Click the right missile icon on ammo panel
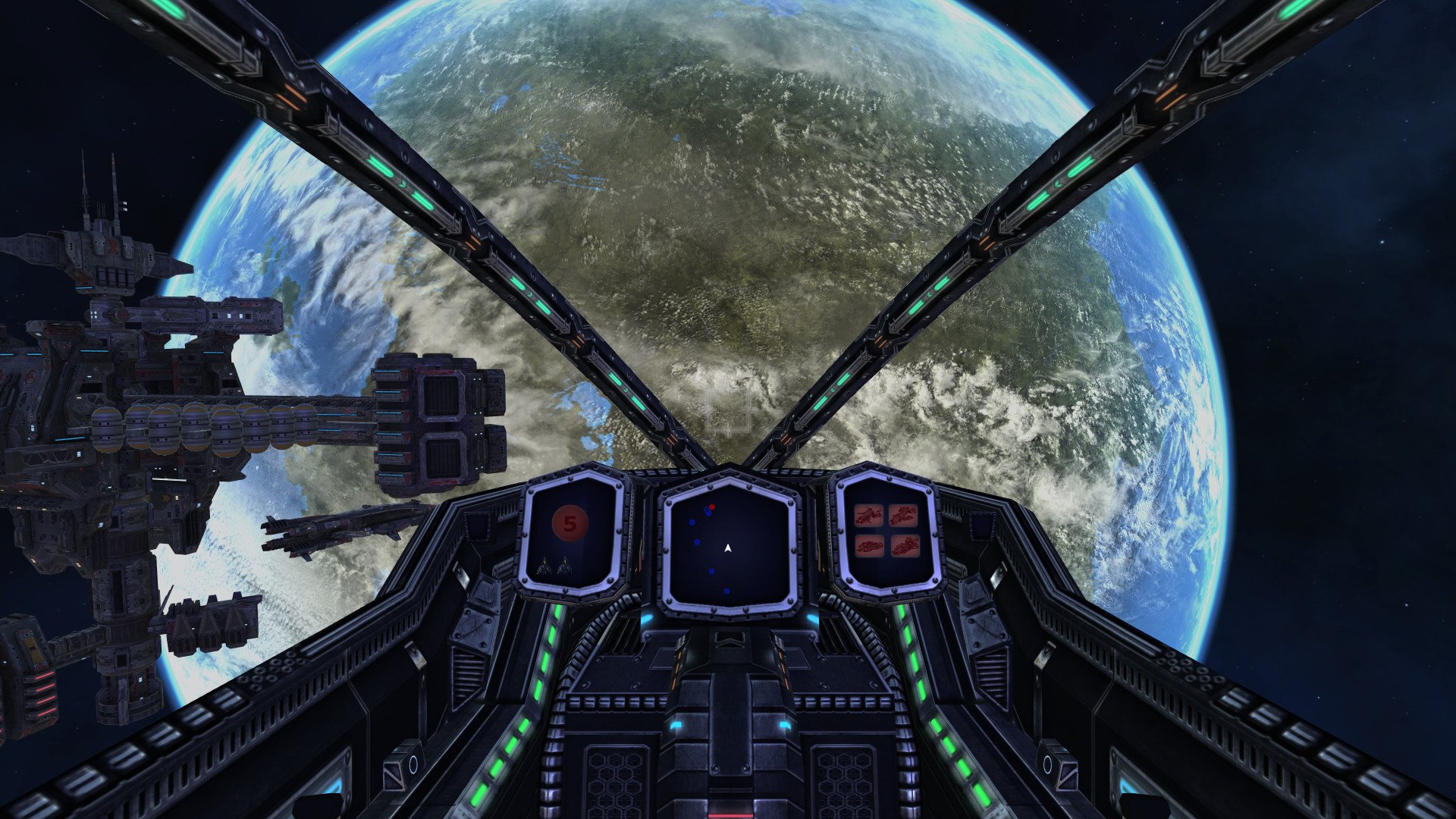Viewport: 1456px width, 819px height. (x=566, y=567)
